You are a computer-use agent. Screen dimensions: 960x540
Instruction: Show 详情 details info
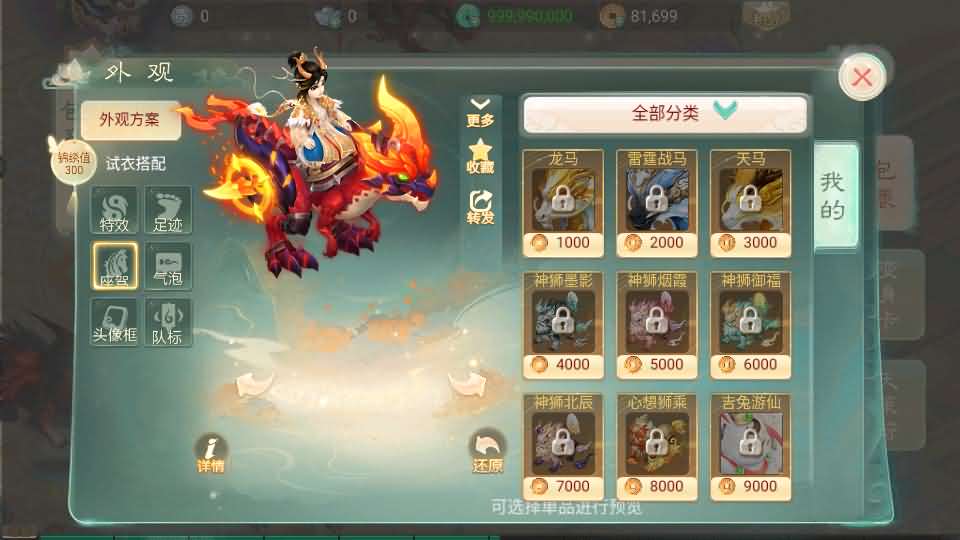tap(211, 454)
